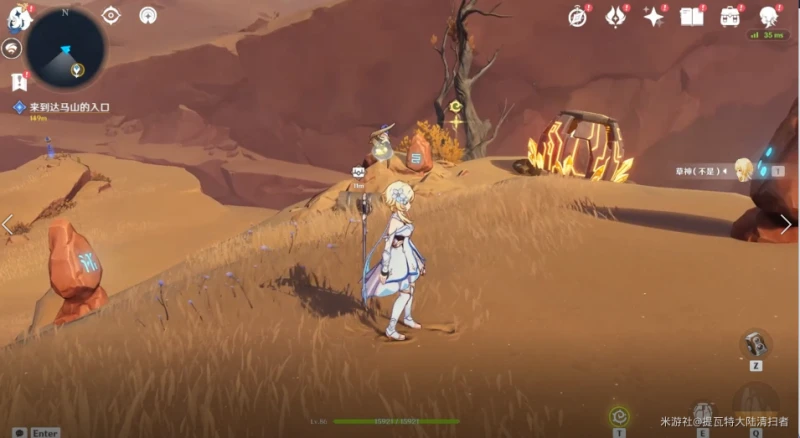Use the camera gadget icon

click(755, 343)
